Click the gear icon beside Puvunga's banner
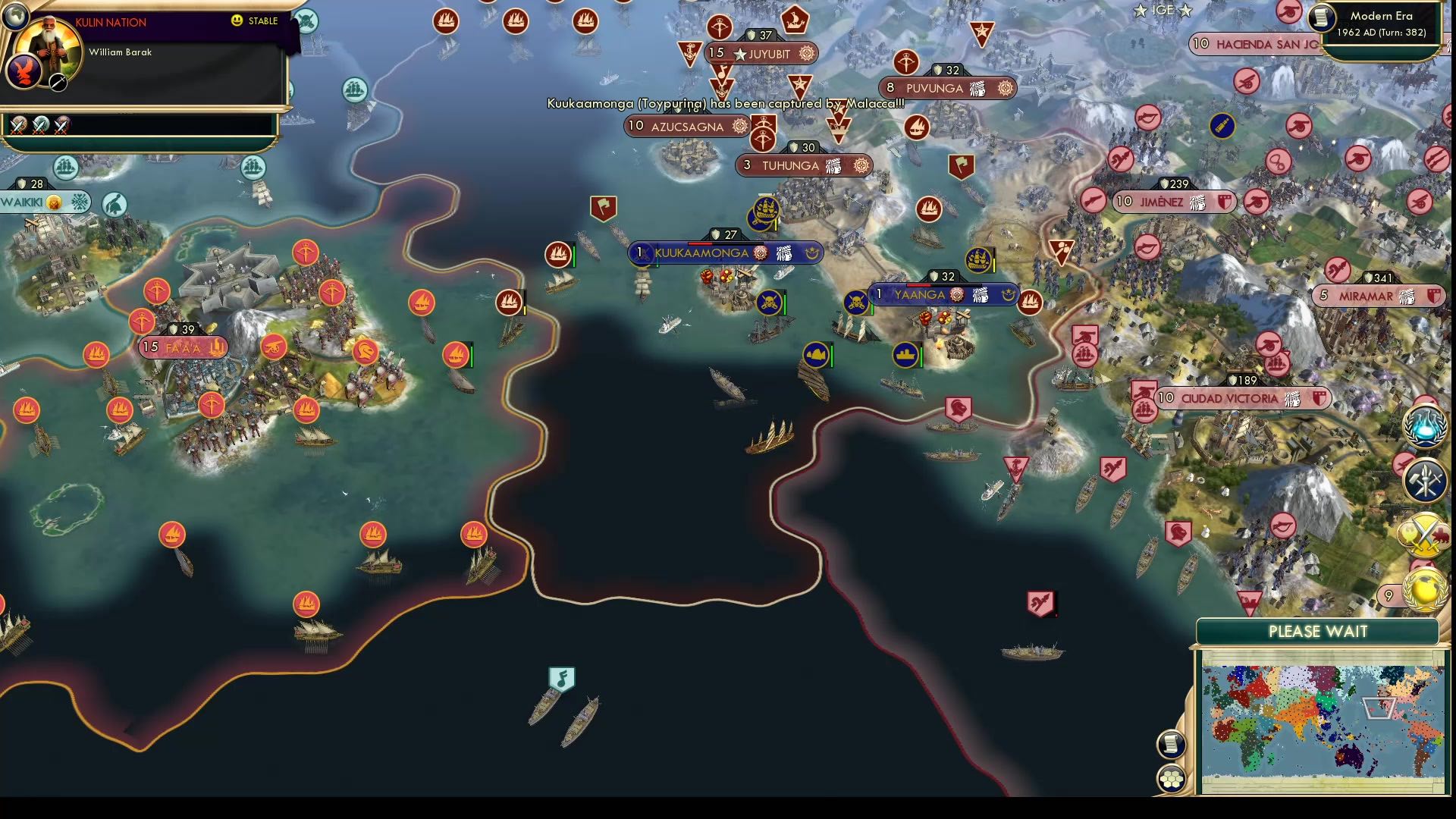Screen dimensions: 1456x819 (1006, 88)
